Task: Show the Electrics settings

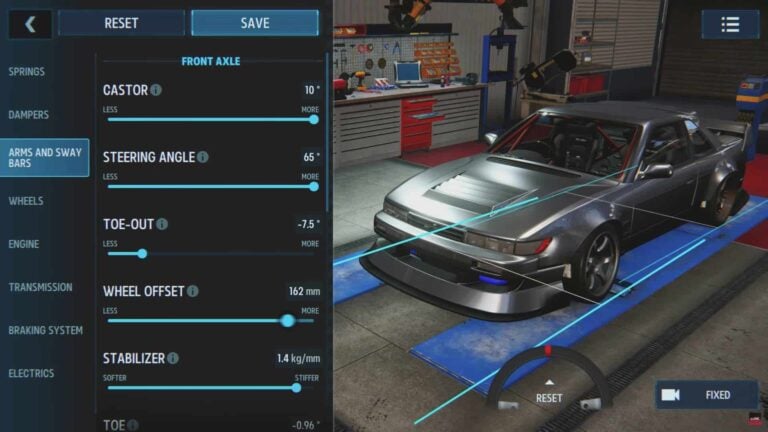Action: coord(32,373)
